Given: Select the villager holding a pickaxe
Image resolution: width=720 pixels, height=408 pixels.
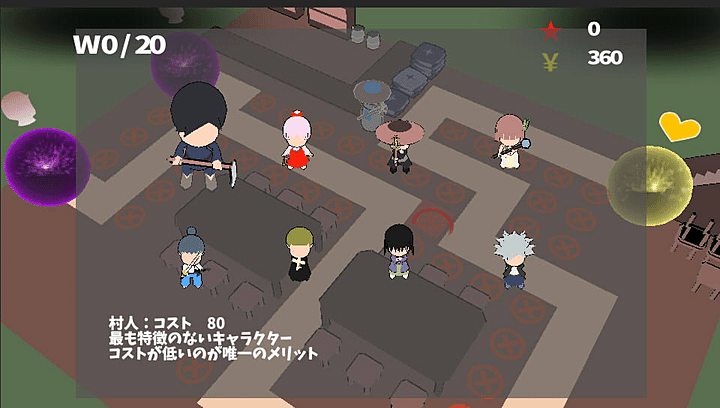Looking at the screenshot, I should tap(199, 138).
